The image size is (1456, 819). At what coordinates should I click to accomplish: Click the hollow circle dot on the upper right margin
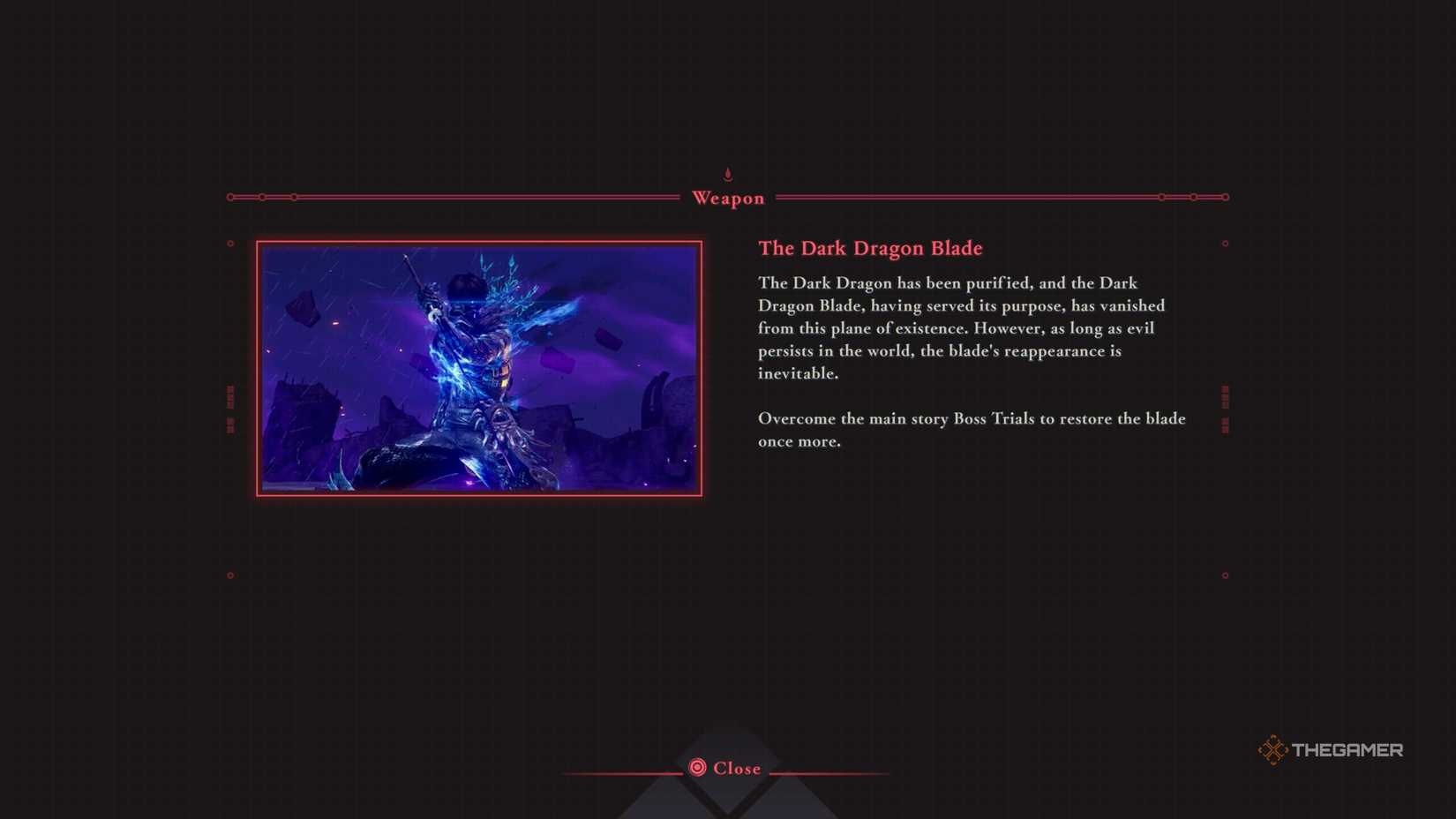(1226, 244)
